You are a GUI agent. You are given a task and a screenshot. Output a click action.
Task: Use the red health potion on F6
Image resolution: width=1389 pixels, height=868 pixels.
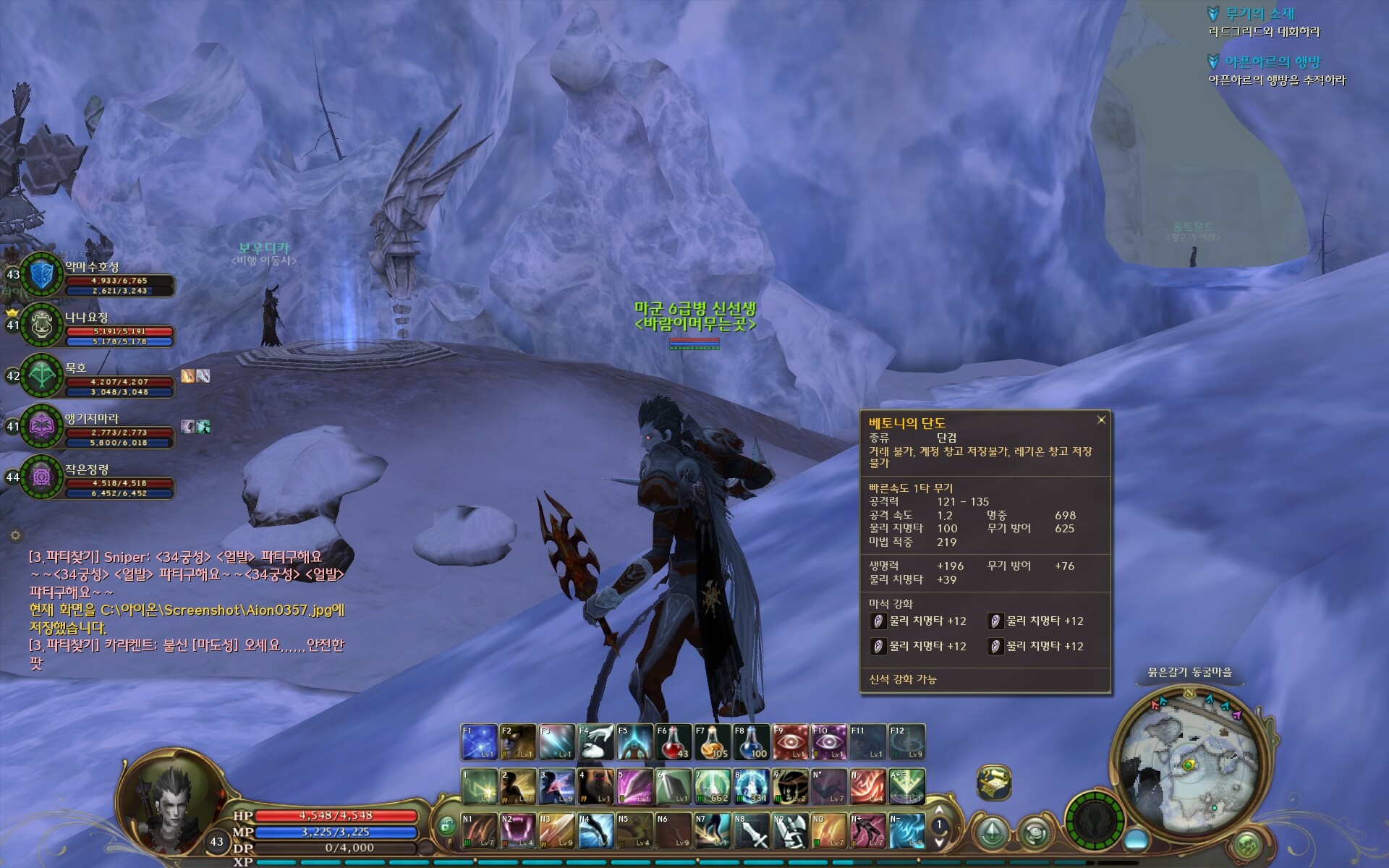673,742
